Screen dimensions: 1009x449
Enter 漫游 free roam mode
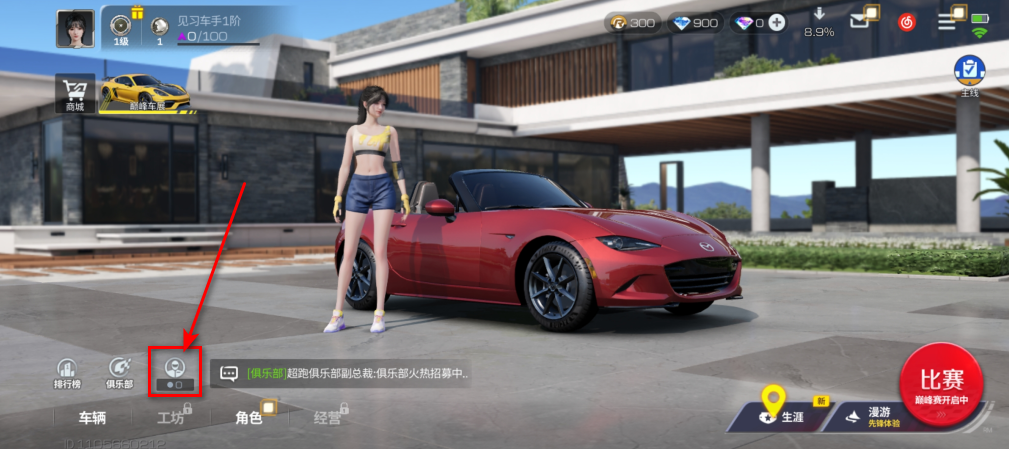868,414
